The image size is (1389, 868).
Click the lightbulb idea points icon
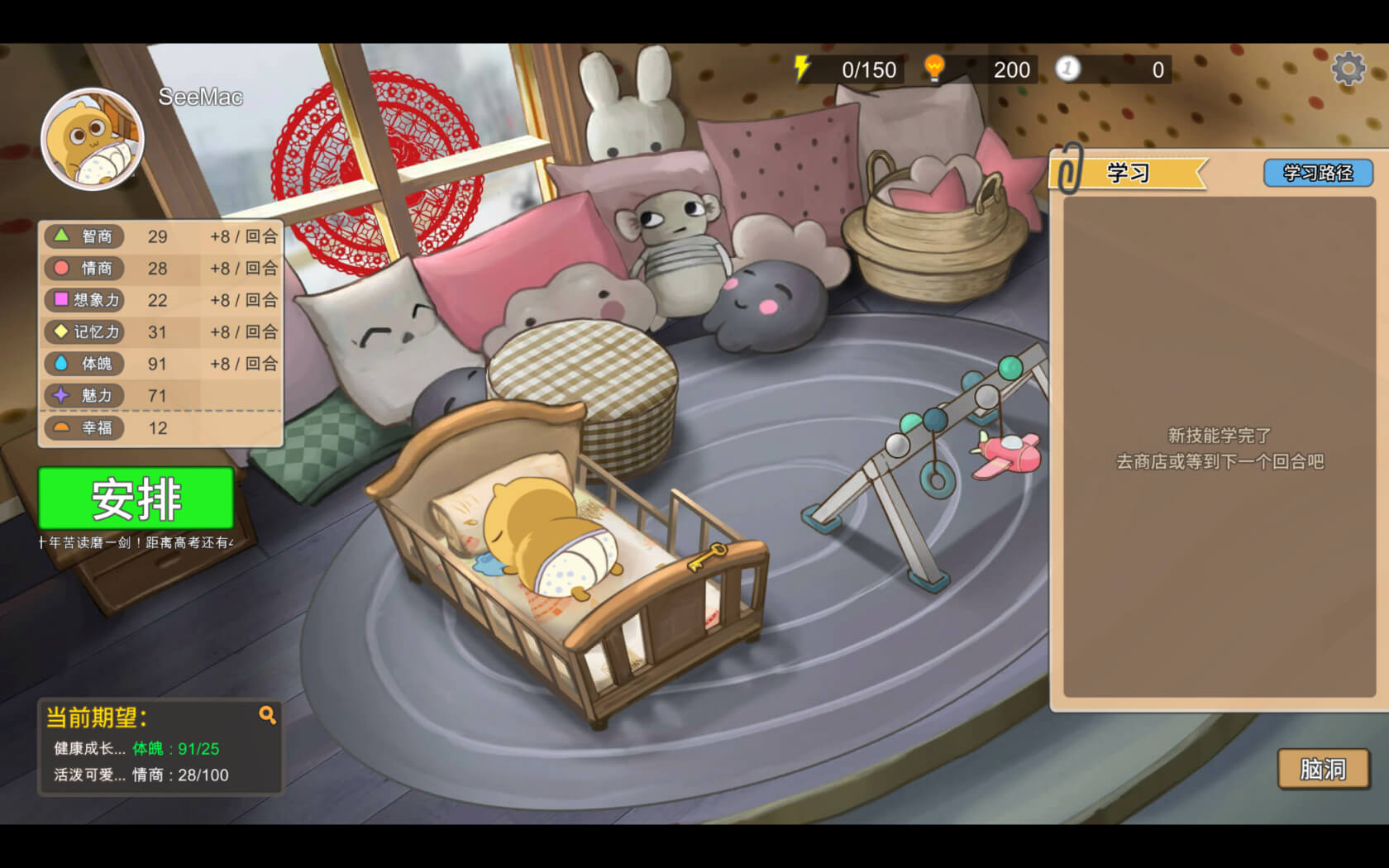[934, 69]
